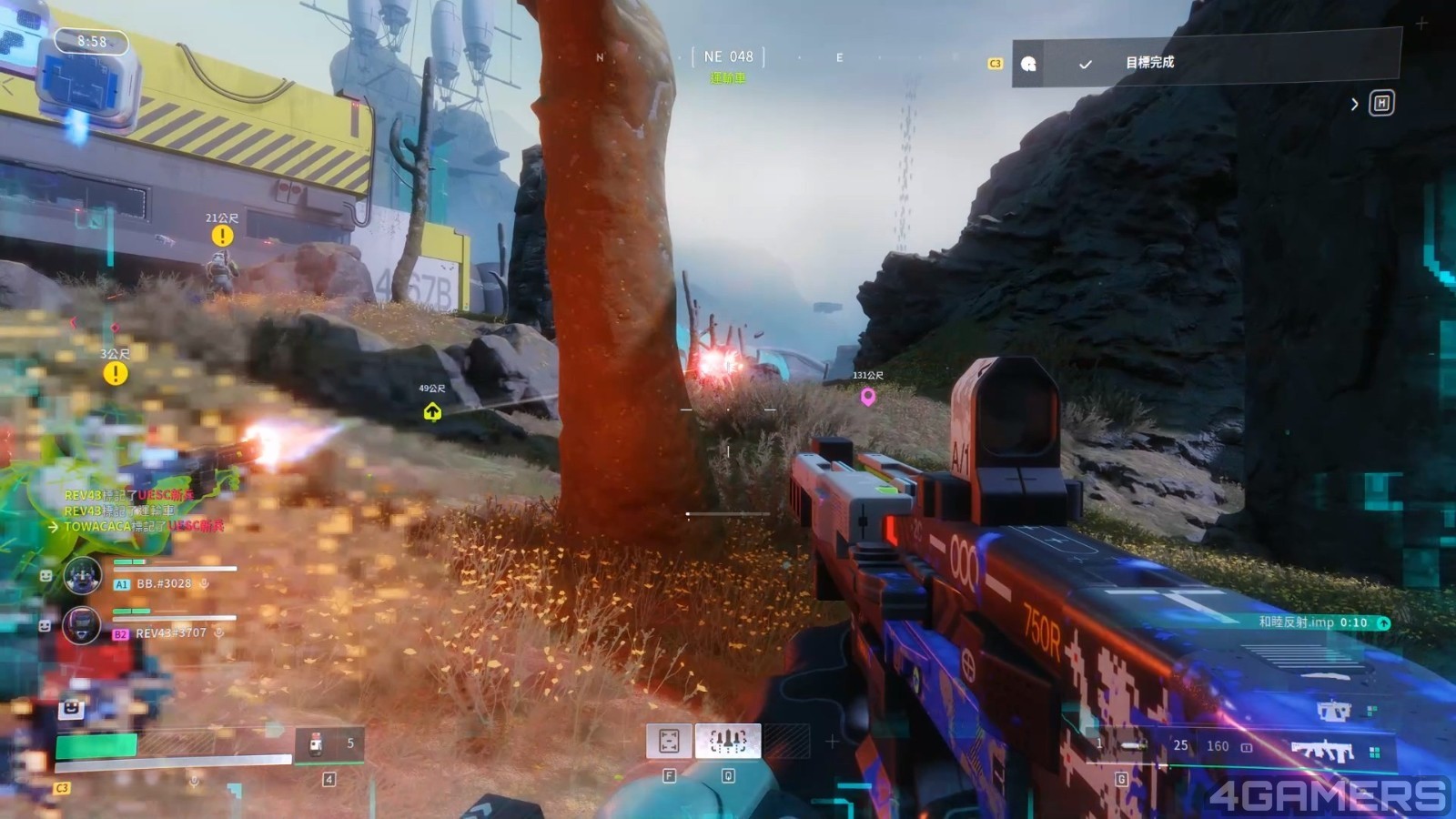Select the equipped rifle weapon icon

click(x=1322, y=751)
